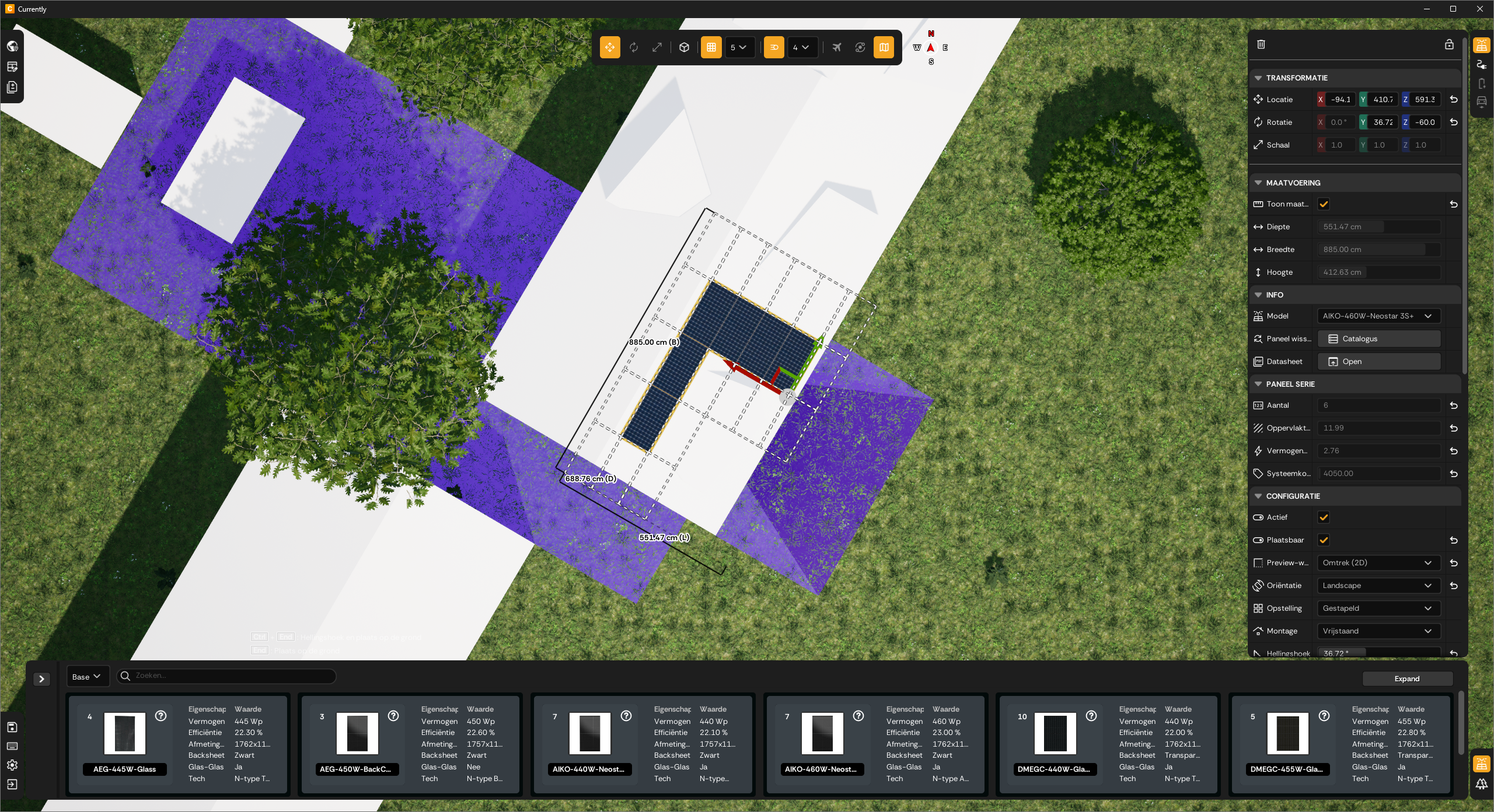Select the globe icon in the left sidebar
Screen dimensions: 1494x812
[x=12, y=46]
